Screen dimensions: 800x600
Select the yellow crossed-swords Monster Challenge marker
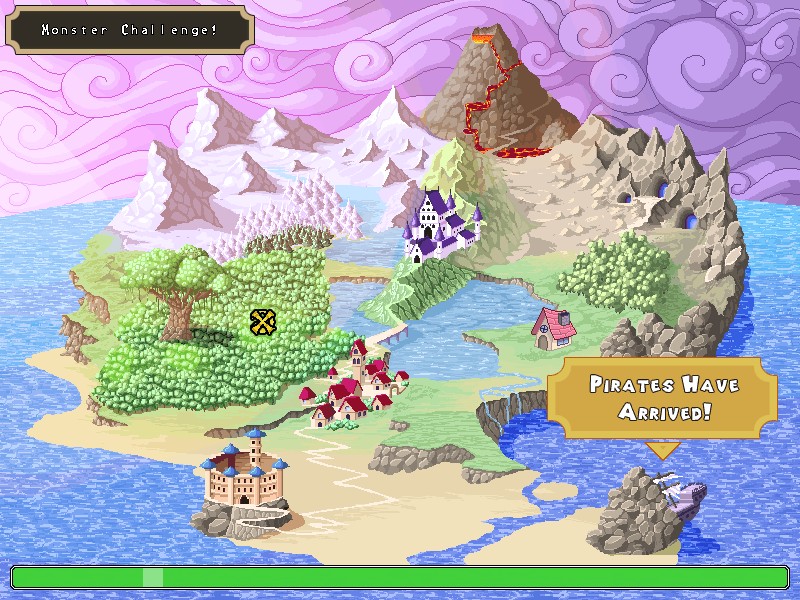coord(262,321)
